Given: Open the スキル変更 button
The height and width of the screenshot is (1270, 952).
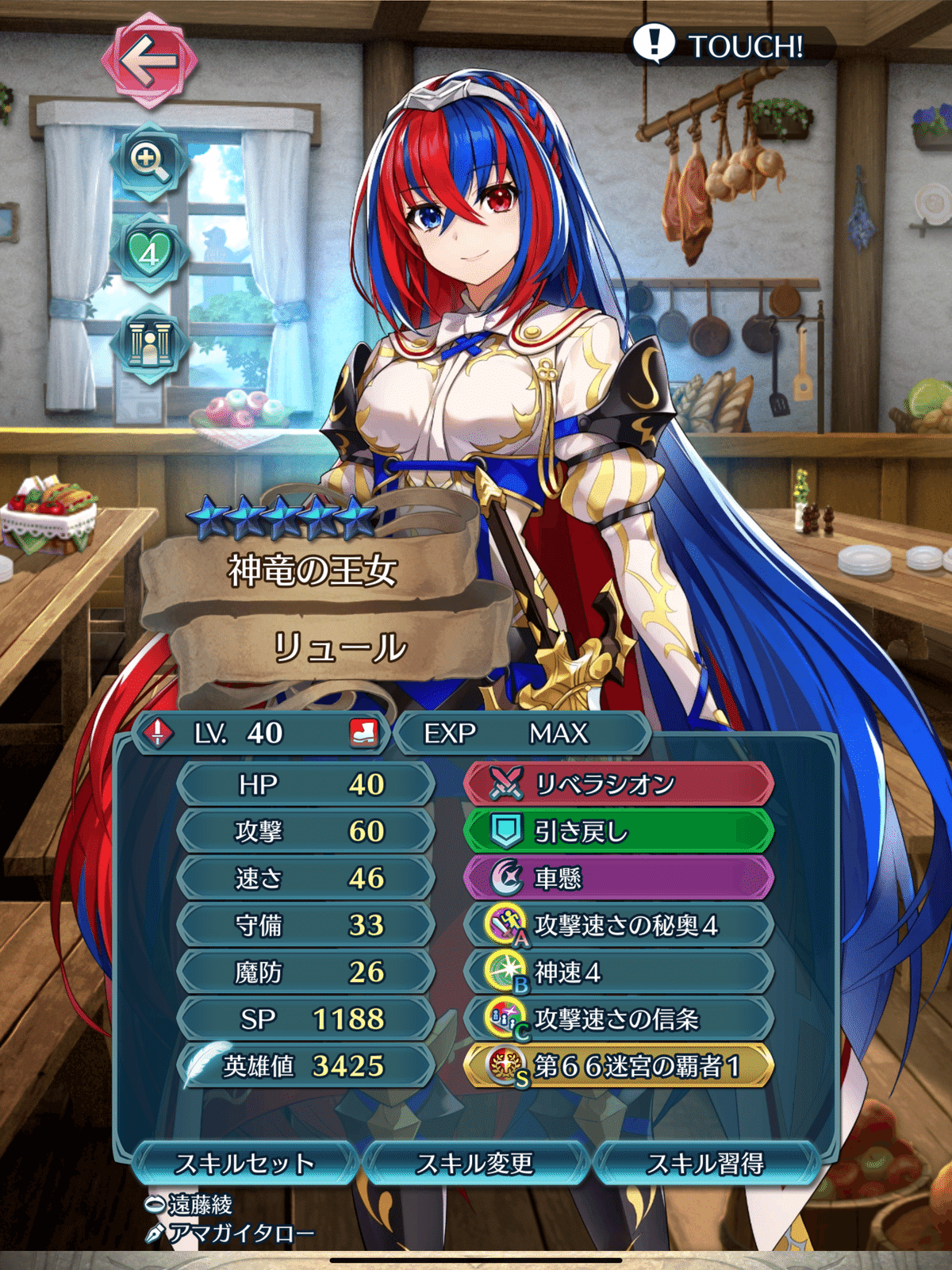Looking at the screenshot, I should pos(474,1163).
